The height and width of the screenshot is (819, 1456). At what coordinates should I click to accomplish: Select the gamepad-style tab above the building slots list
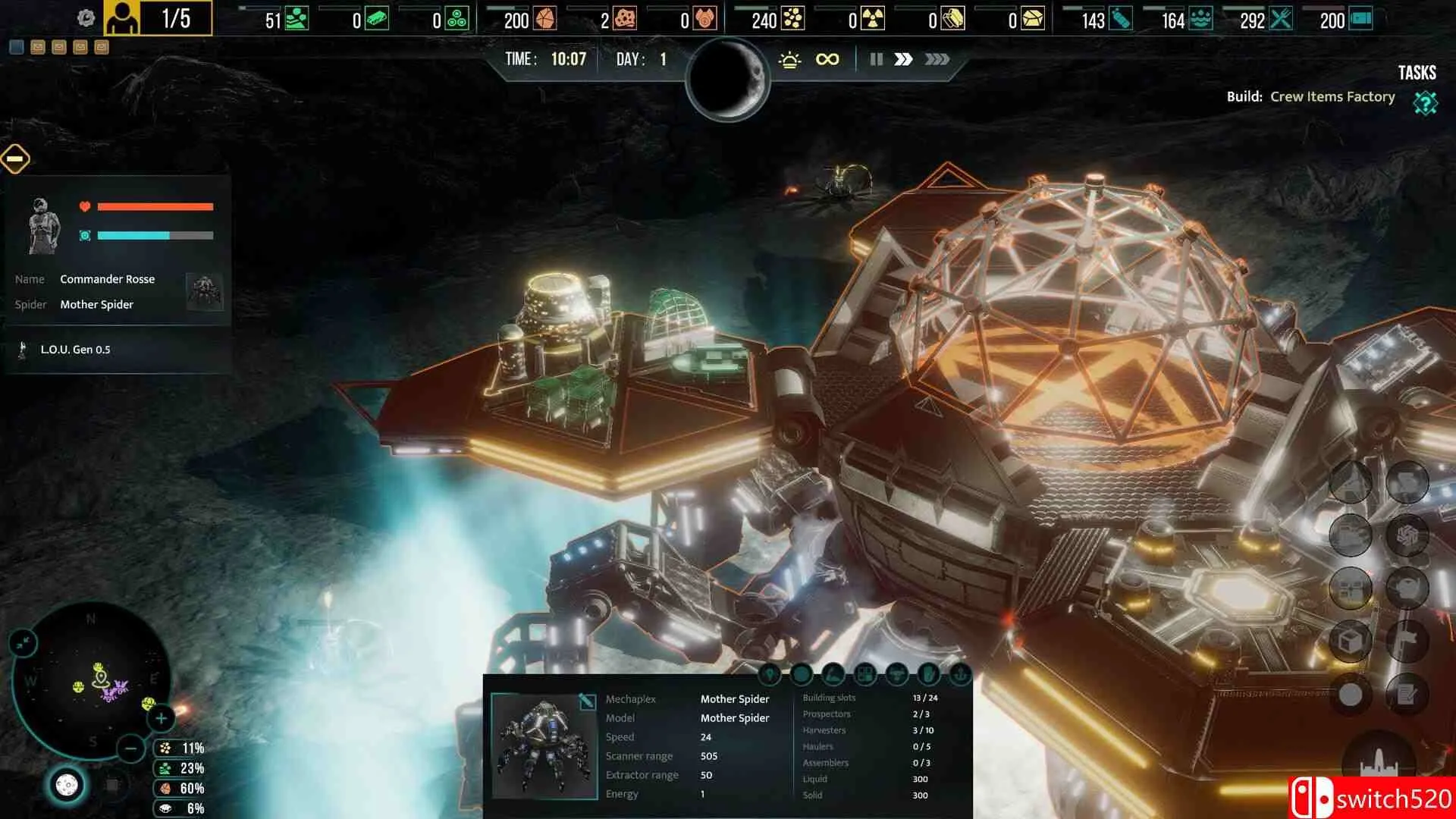[865, 675]
